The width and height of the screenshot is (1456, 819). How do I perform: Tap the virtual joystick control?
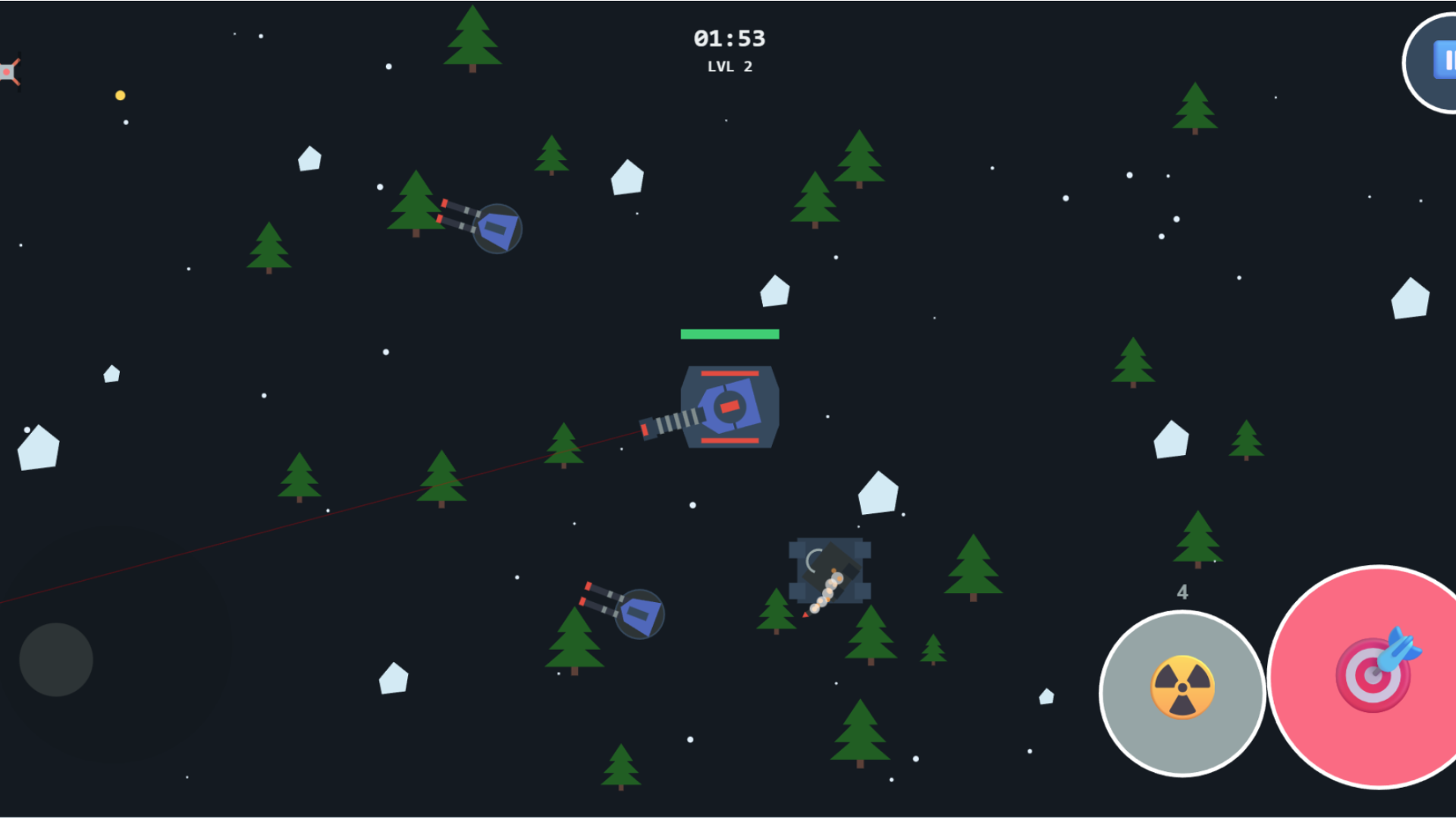coord(56,659)
